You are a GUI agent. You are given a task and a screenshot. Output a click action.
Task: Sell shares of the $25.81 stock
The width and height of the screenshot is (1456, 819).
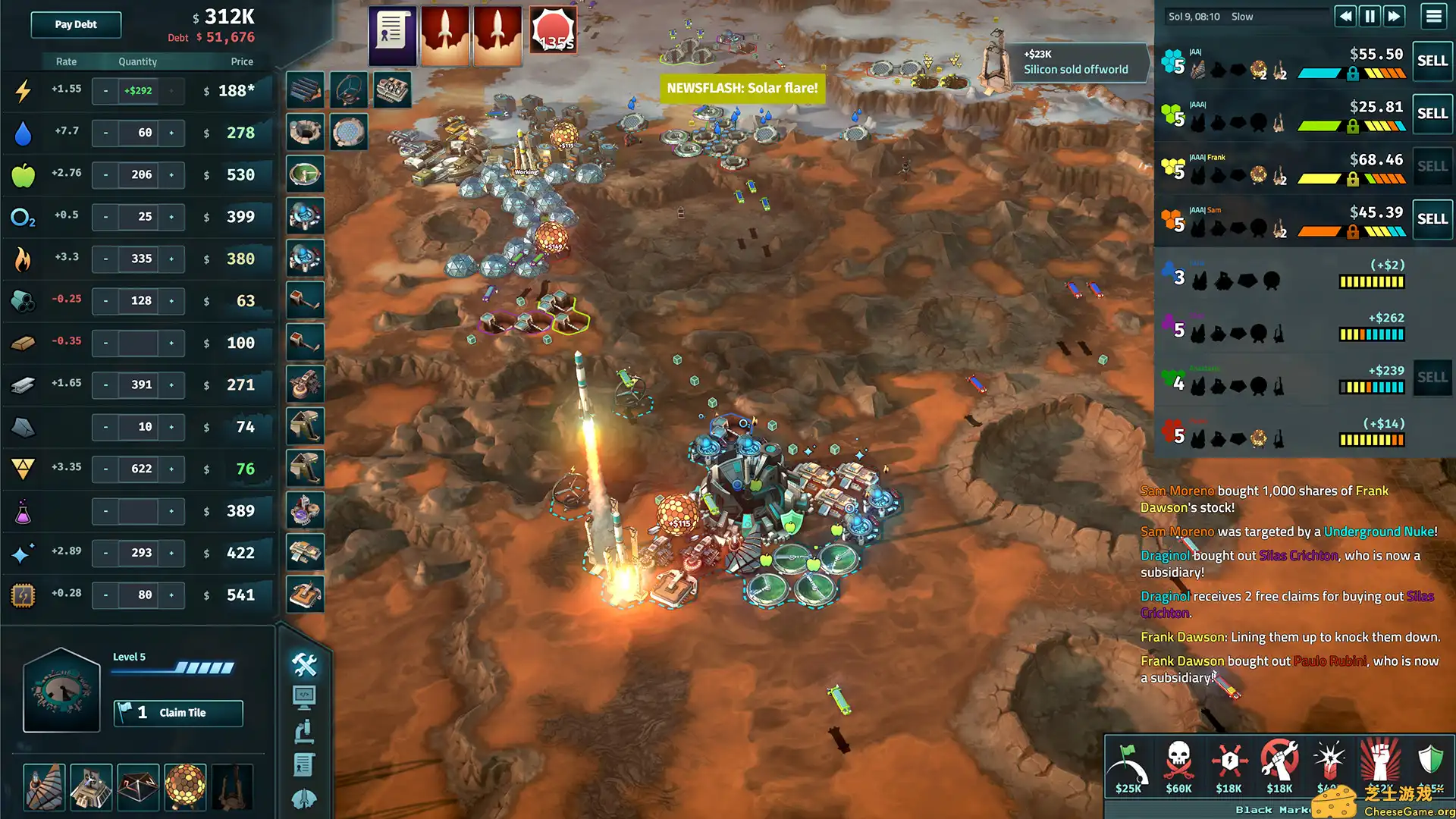coord(1432,113)
